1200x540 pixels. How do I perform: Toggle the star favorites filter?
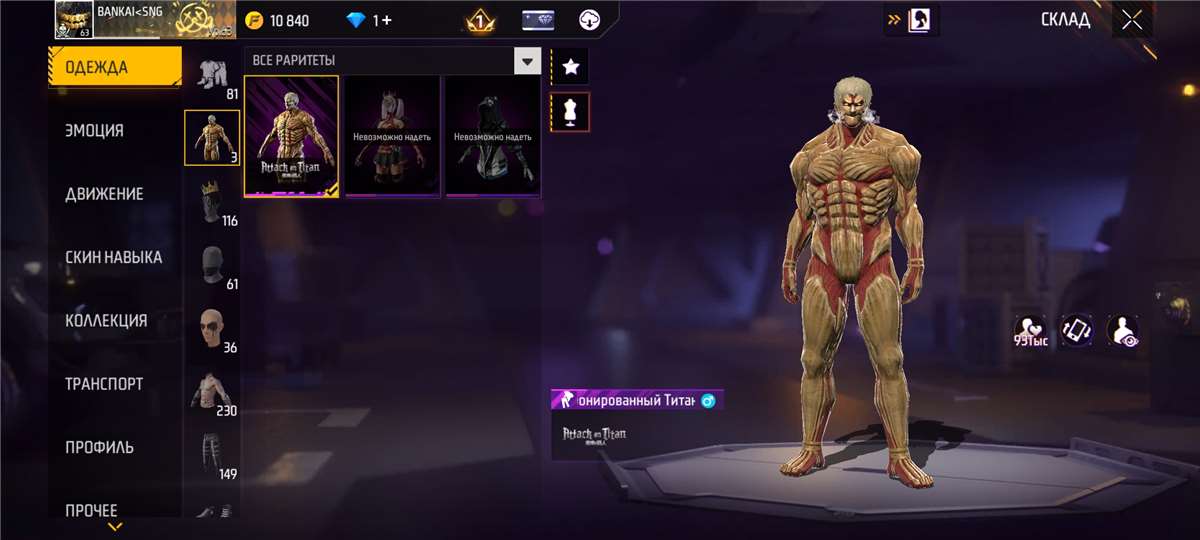pos(571,67)
